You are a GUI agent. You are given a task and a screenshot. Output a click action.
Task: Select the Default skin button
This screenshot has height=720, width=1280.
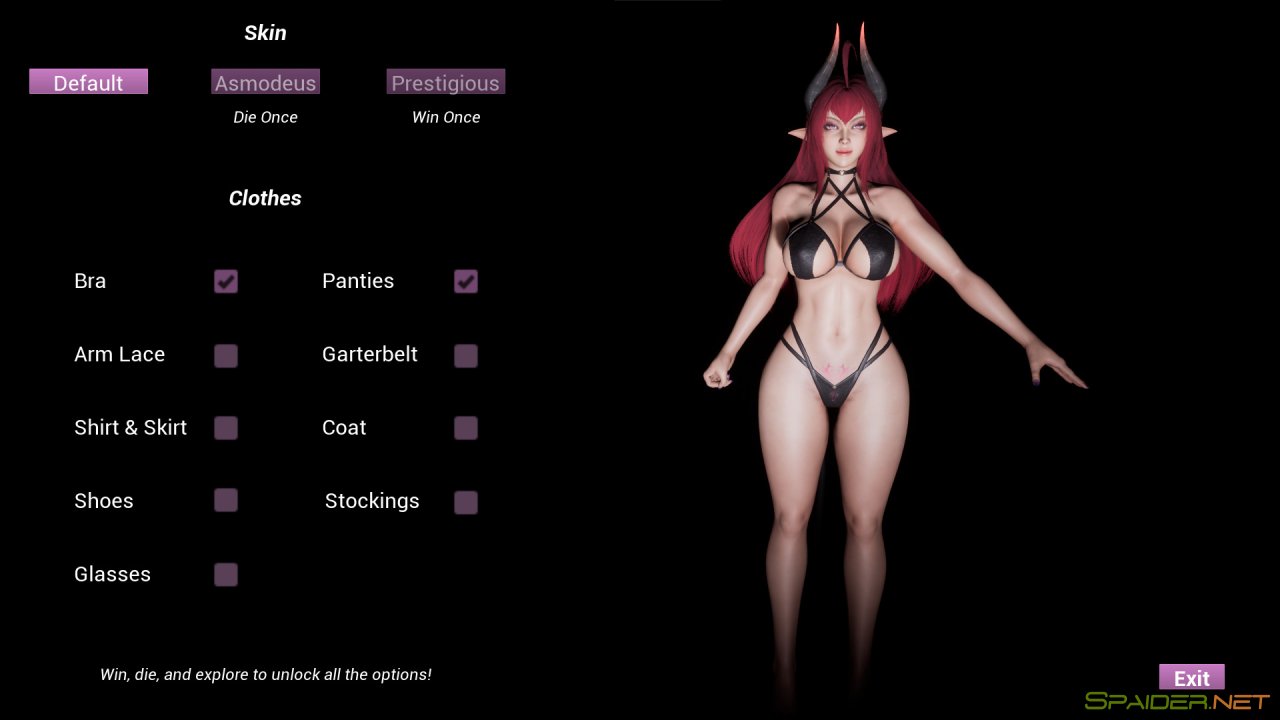pyautogui.click(x=88, y=82)
